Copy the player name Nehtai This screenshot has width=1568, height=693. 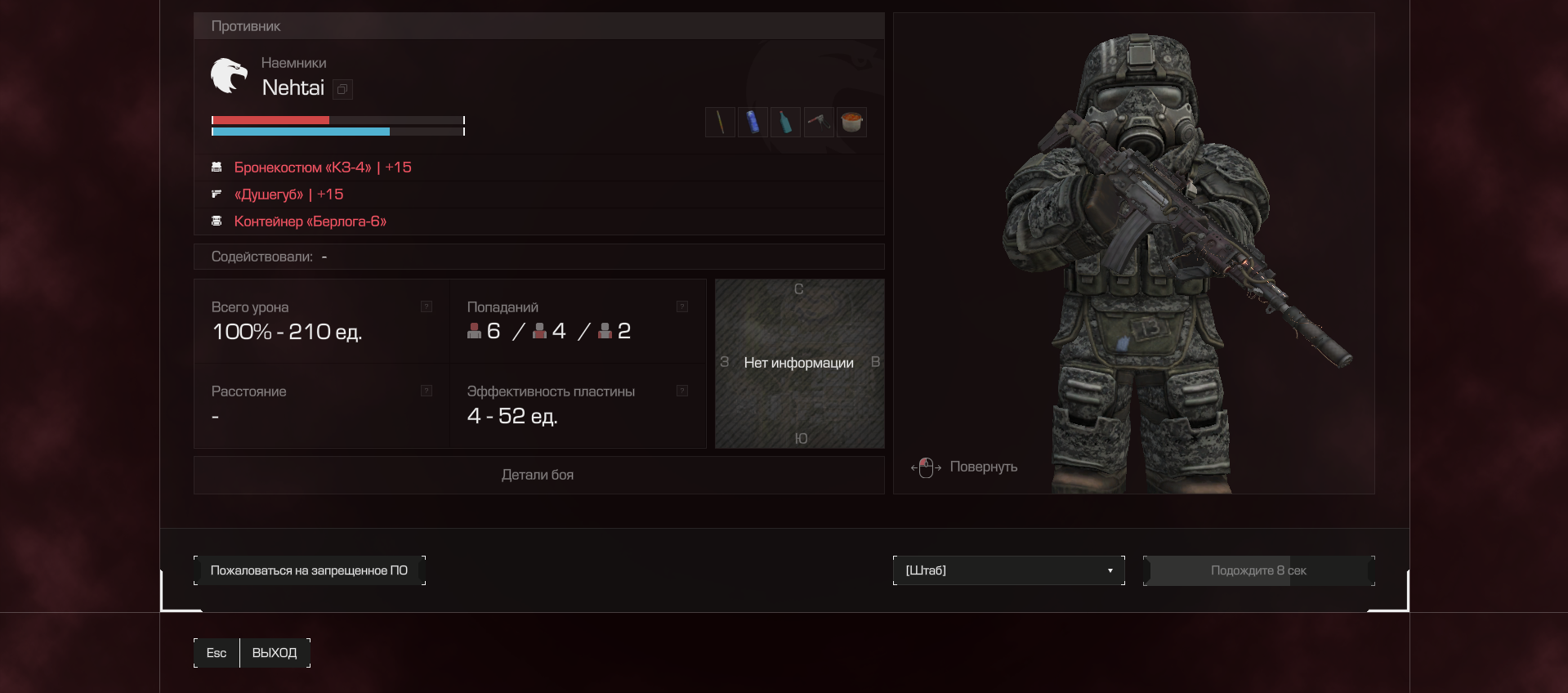343,89
